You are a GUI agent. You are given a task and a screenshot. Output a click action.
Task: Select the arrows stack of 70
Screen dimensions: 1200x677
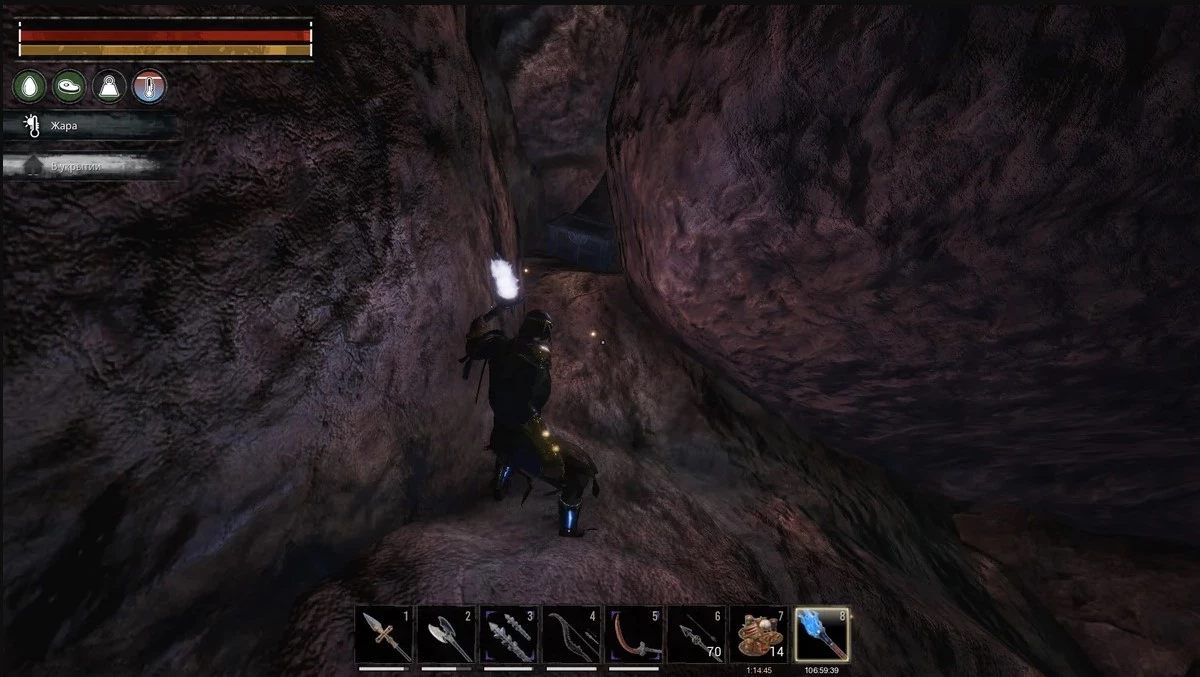(697, 634)
